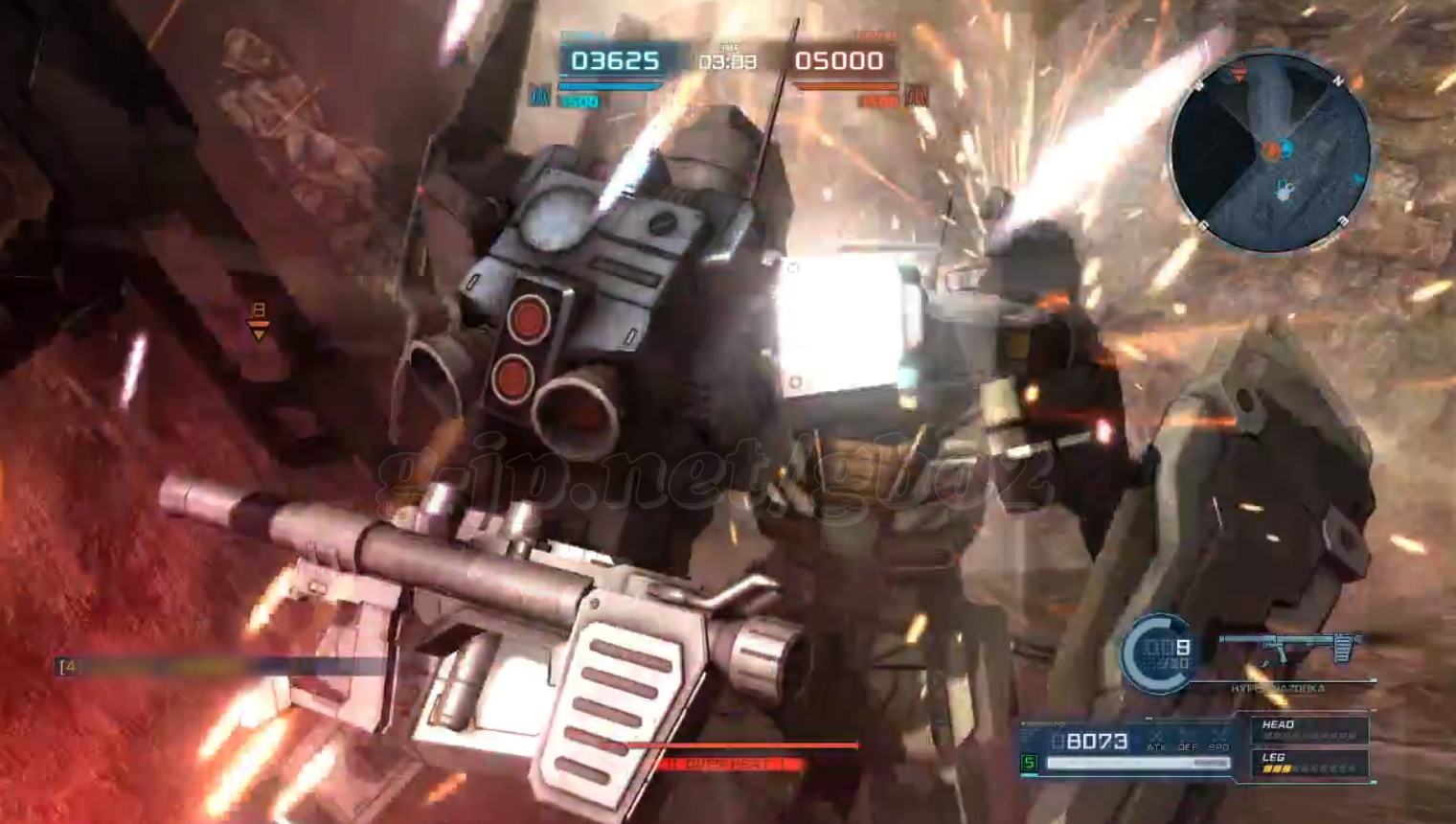Click the circular minimap radar
Viewport: 1456px width, 824px height.
(x=1270, y=151)
